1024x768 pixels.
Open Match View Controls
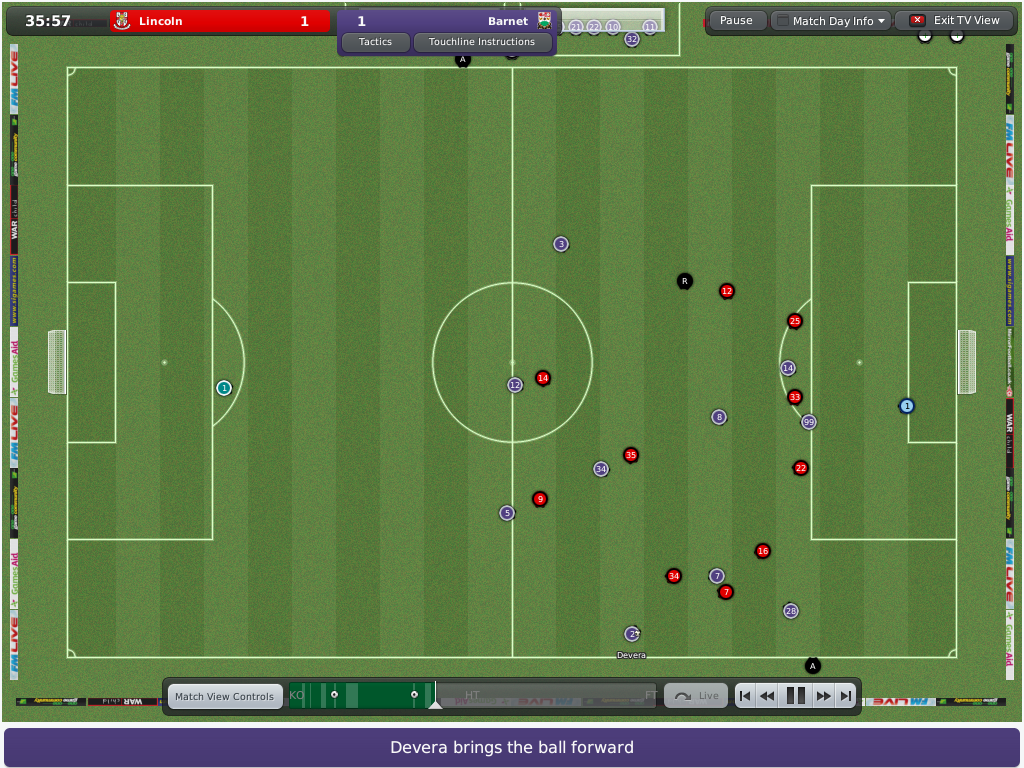224,696
